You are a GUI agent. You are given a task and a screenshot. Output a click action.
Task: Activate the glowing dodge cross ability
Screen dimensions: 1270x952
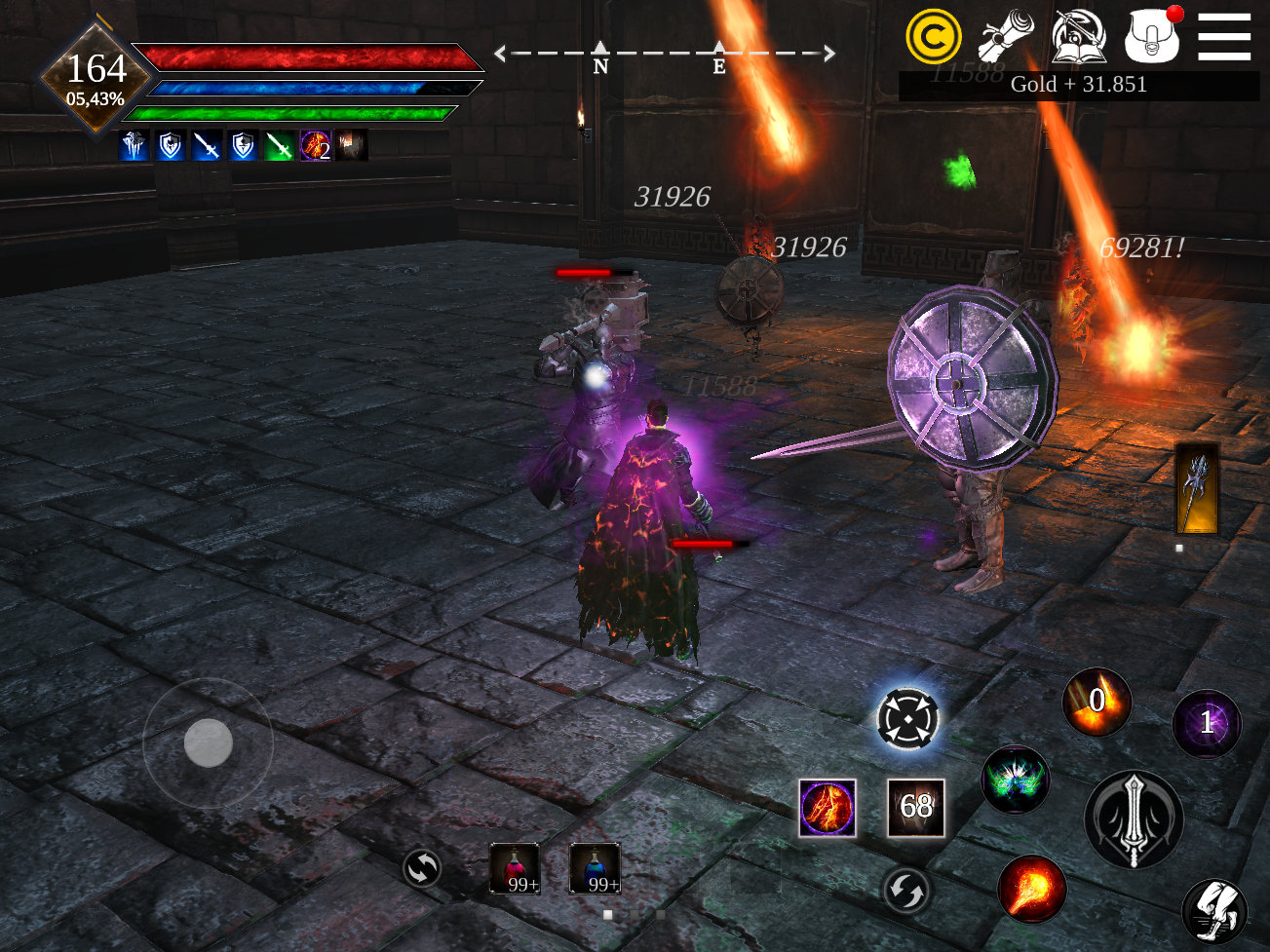tap(909, 718)
